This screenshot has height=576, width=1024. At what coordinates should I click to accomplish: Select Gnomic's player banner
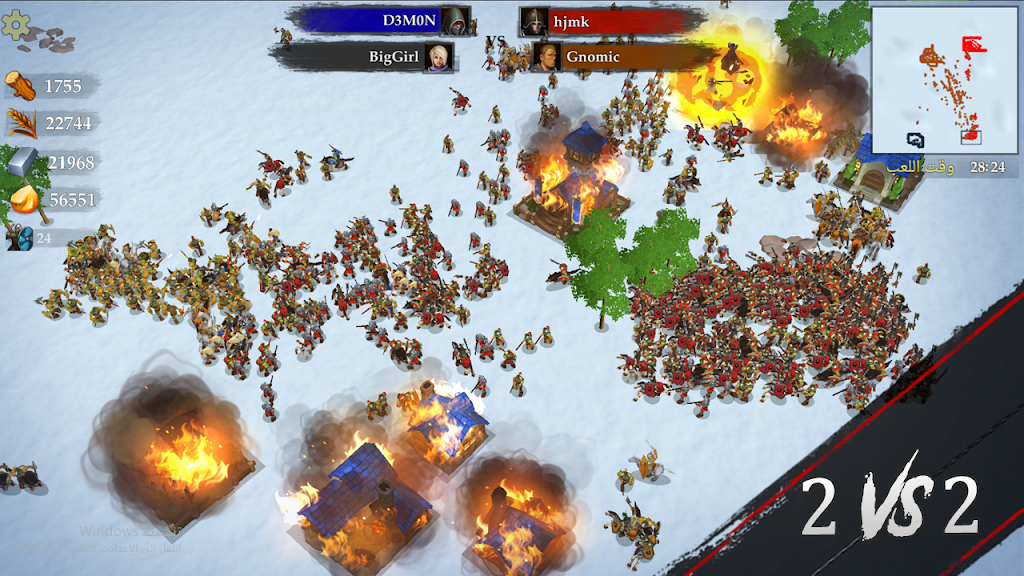click(x=620, y=57)
